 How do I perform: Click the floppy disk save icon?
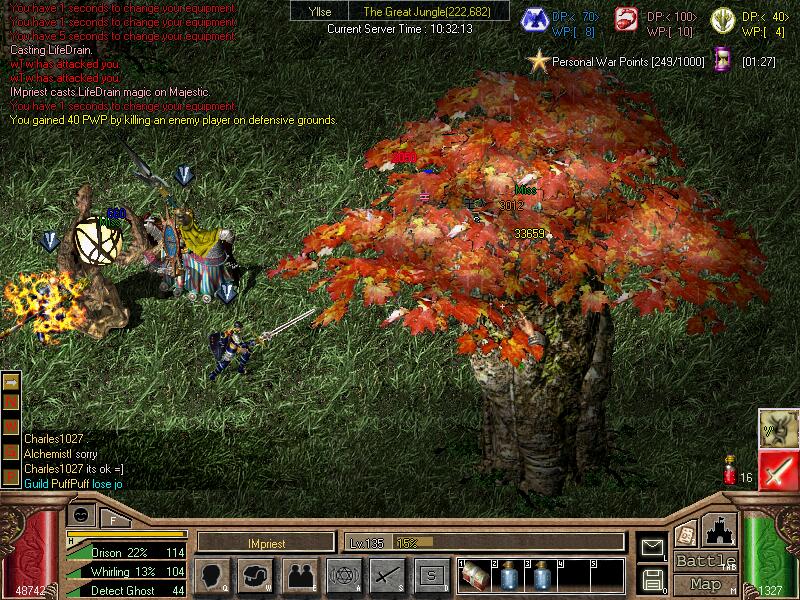point(652,579)
